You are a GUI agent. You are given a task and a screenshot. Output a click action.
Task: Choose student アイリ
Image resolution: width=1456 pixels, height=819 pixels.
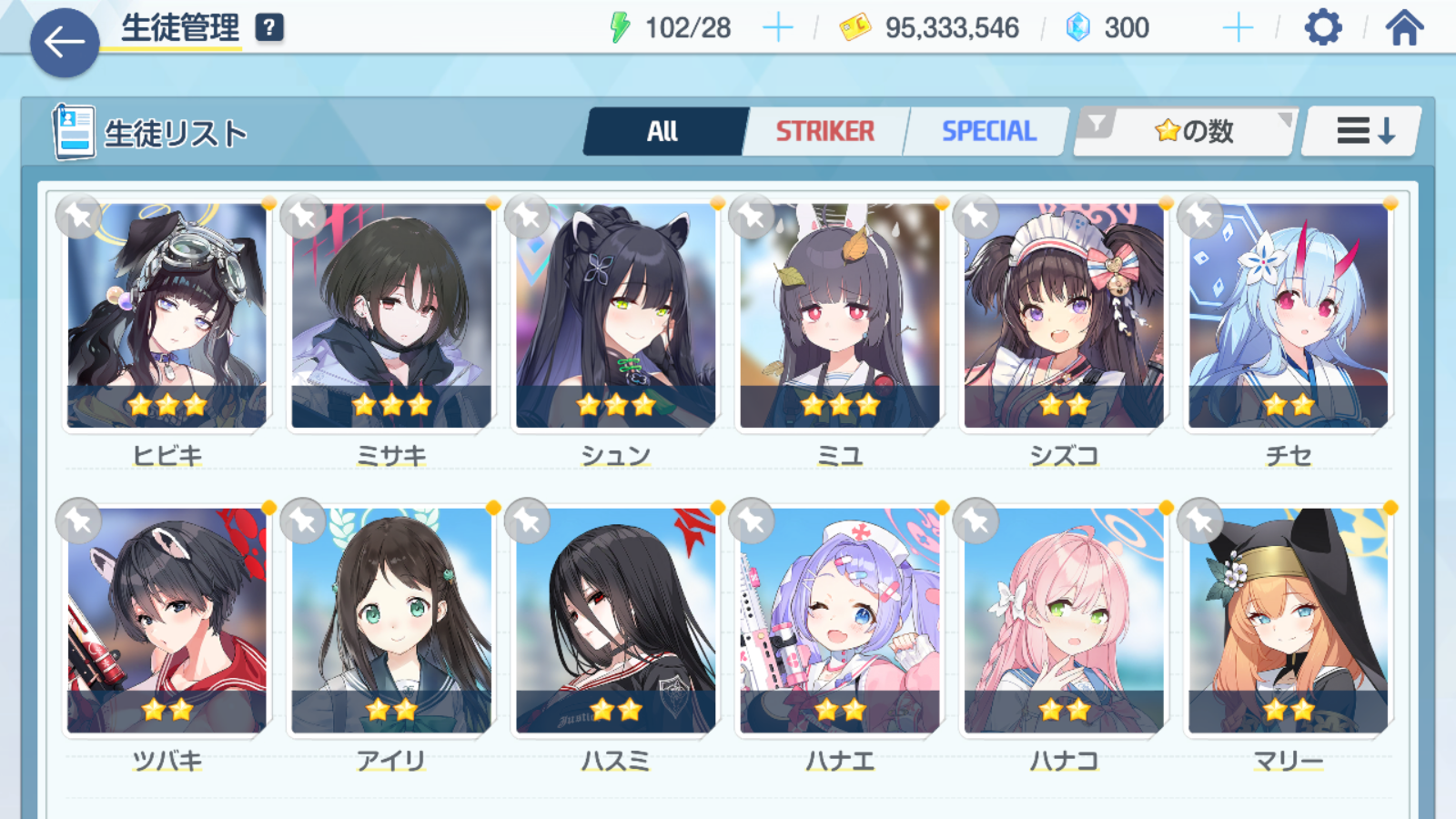tap(391, 621)
